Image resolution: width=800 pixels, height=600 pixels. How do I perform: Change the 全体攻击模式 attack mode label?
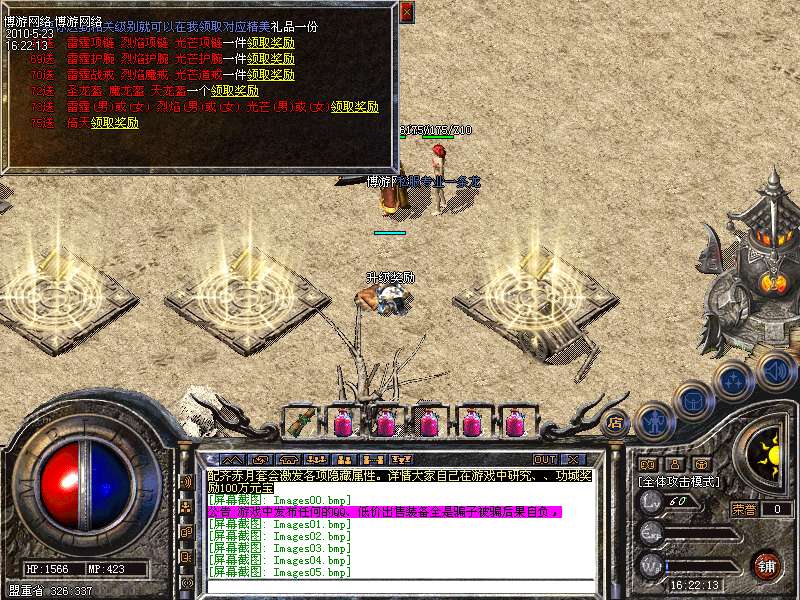tap(680, 481)
